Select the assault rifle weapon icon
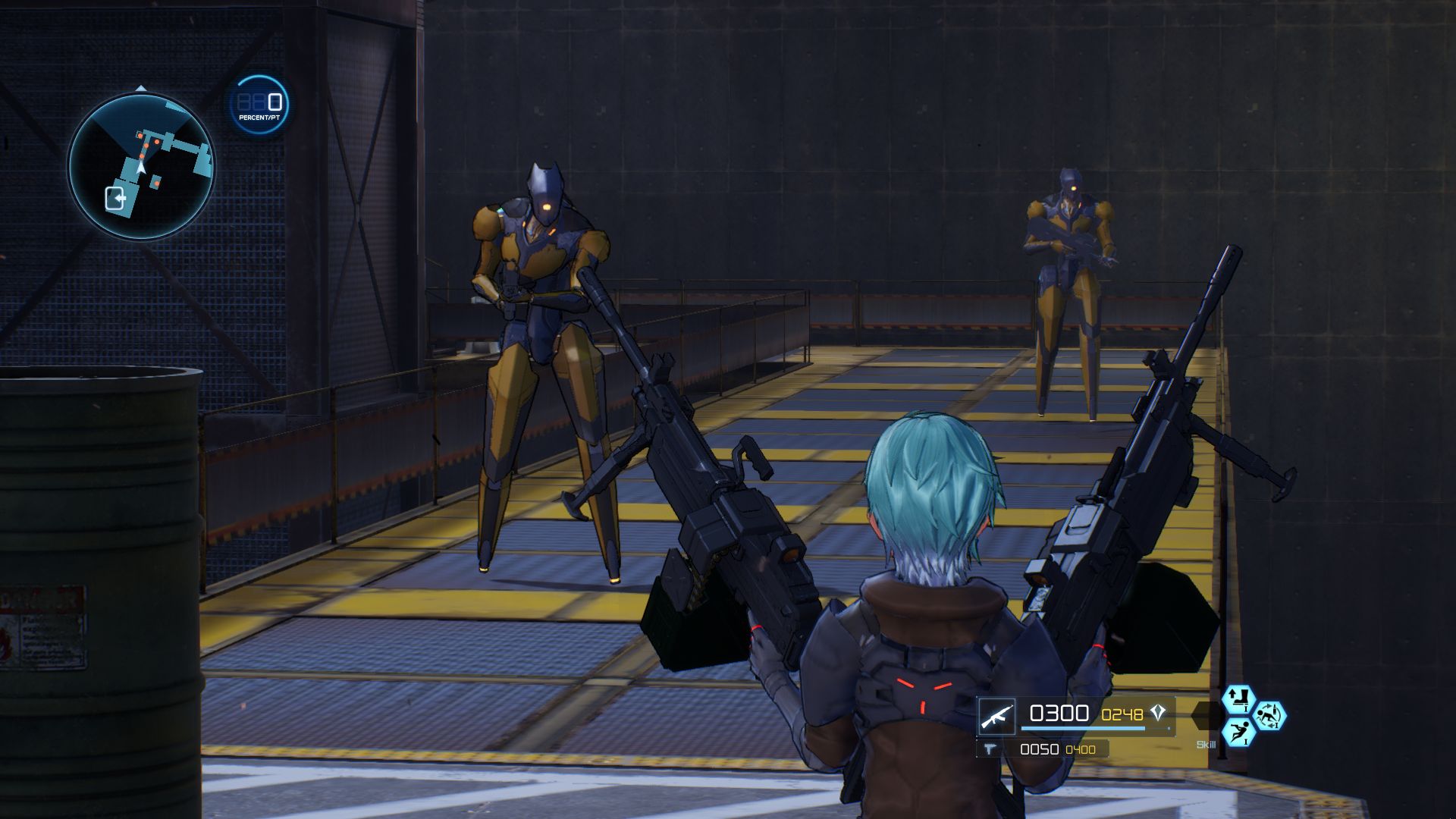 997,715
